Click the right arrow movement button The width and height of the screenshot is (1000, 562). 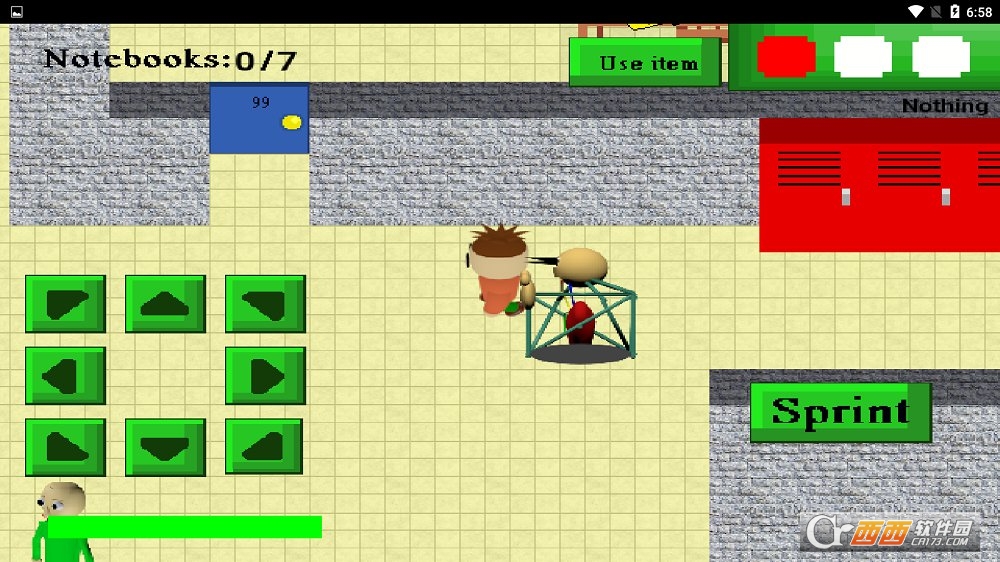(265, 375)
